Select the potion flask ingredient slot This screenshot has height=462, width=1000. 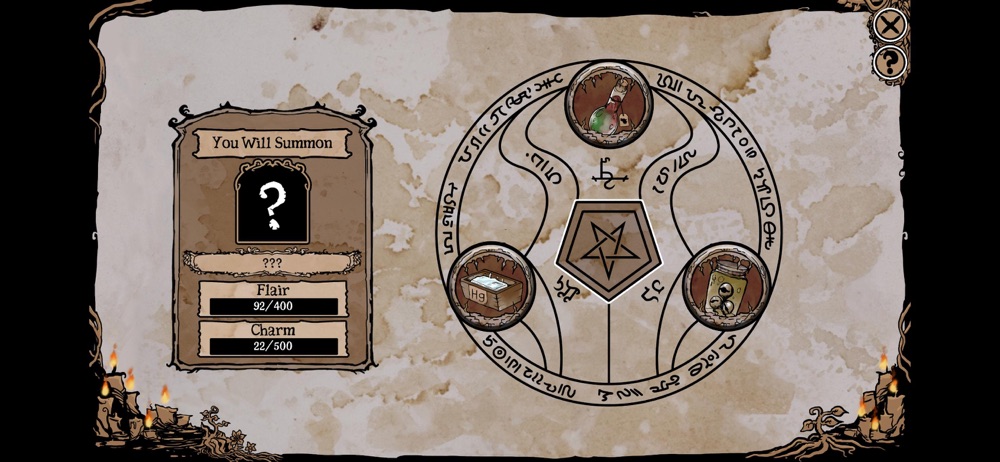pos(609,105)
